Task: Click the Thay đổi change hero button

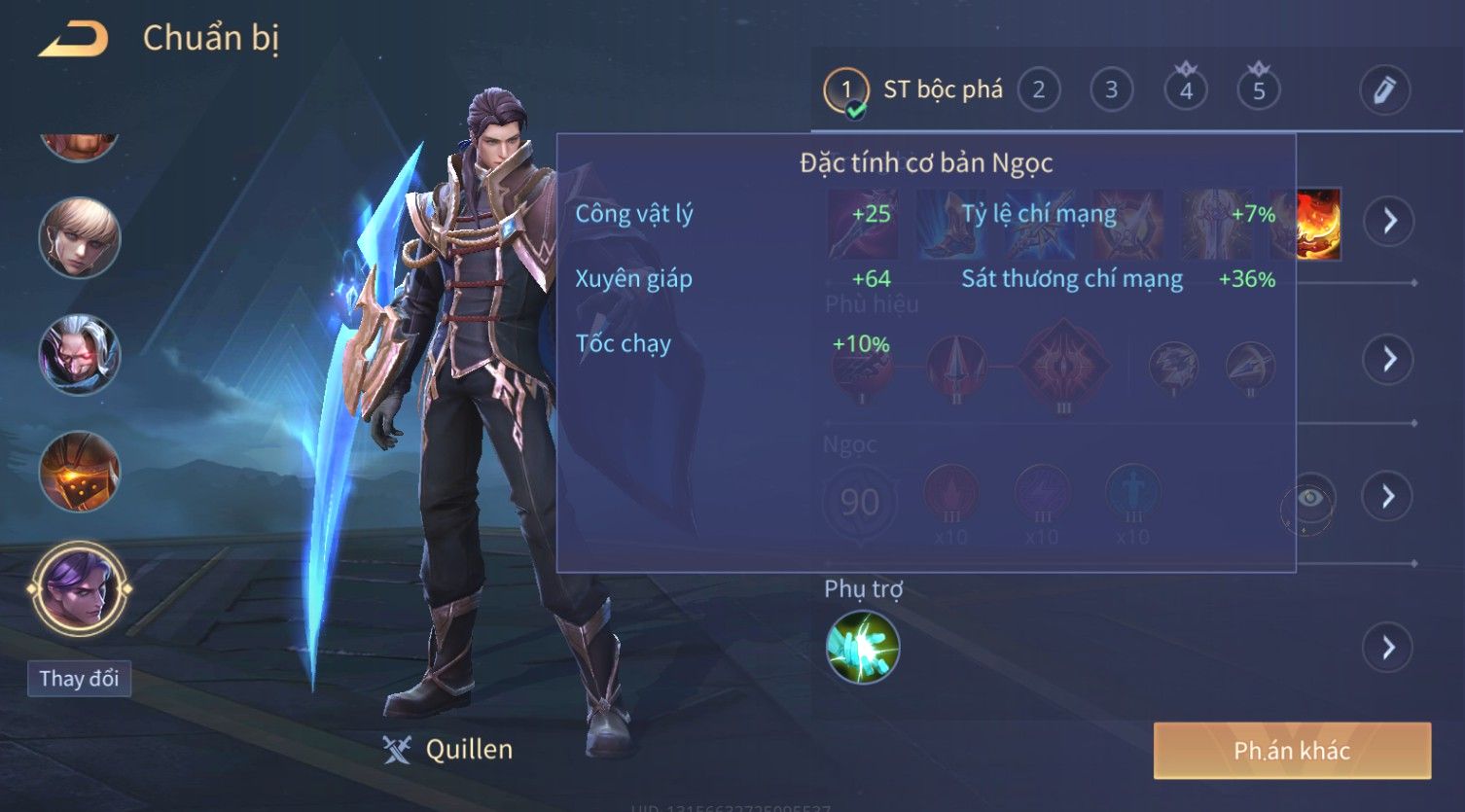Action: pos(79,678)
